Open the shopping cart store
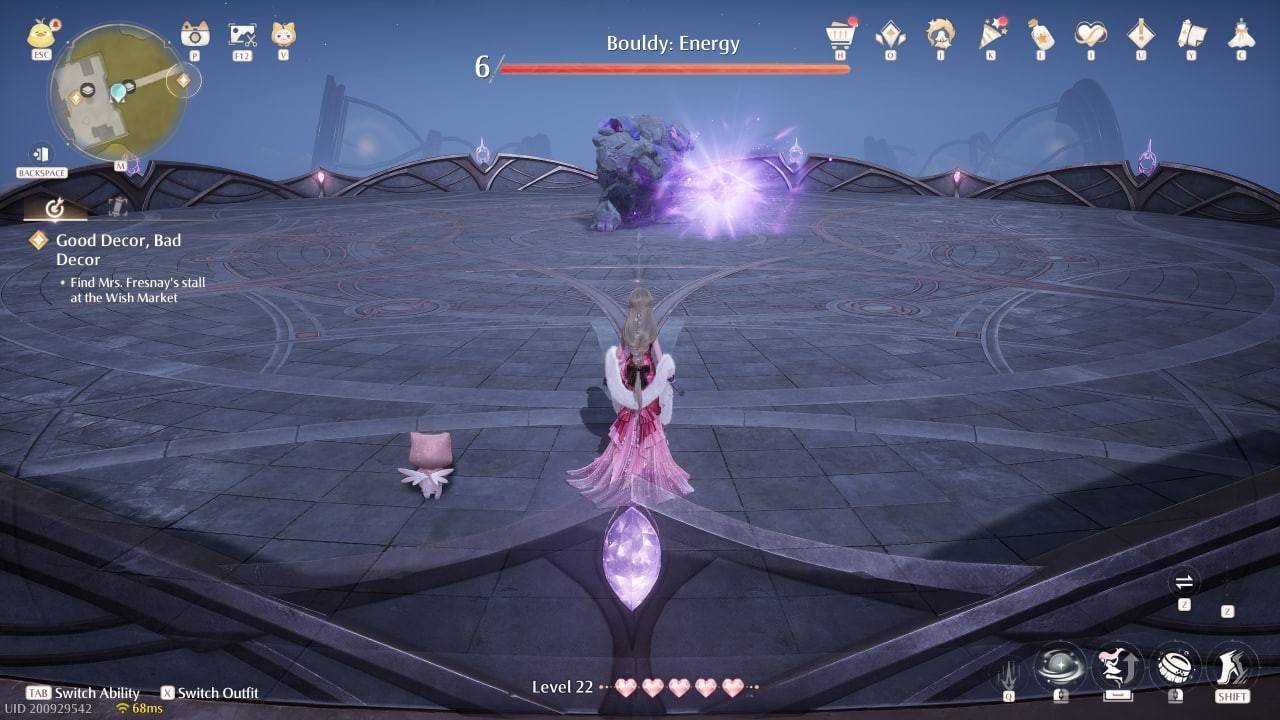Screen dimensions: 1280x720 click(x=840, y=35)
